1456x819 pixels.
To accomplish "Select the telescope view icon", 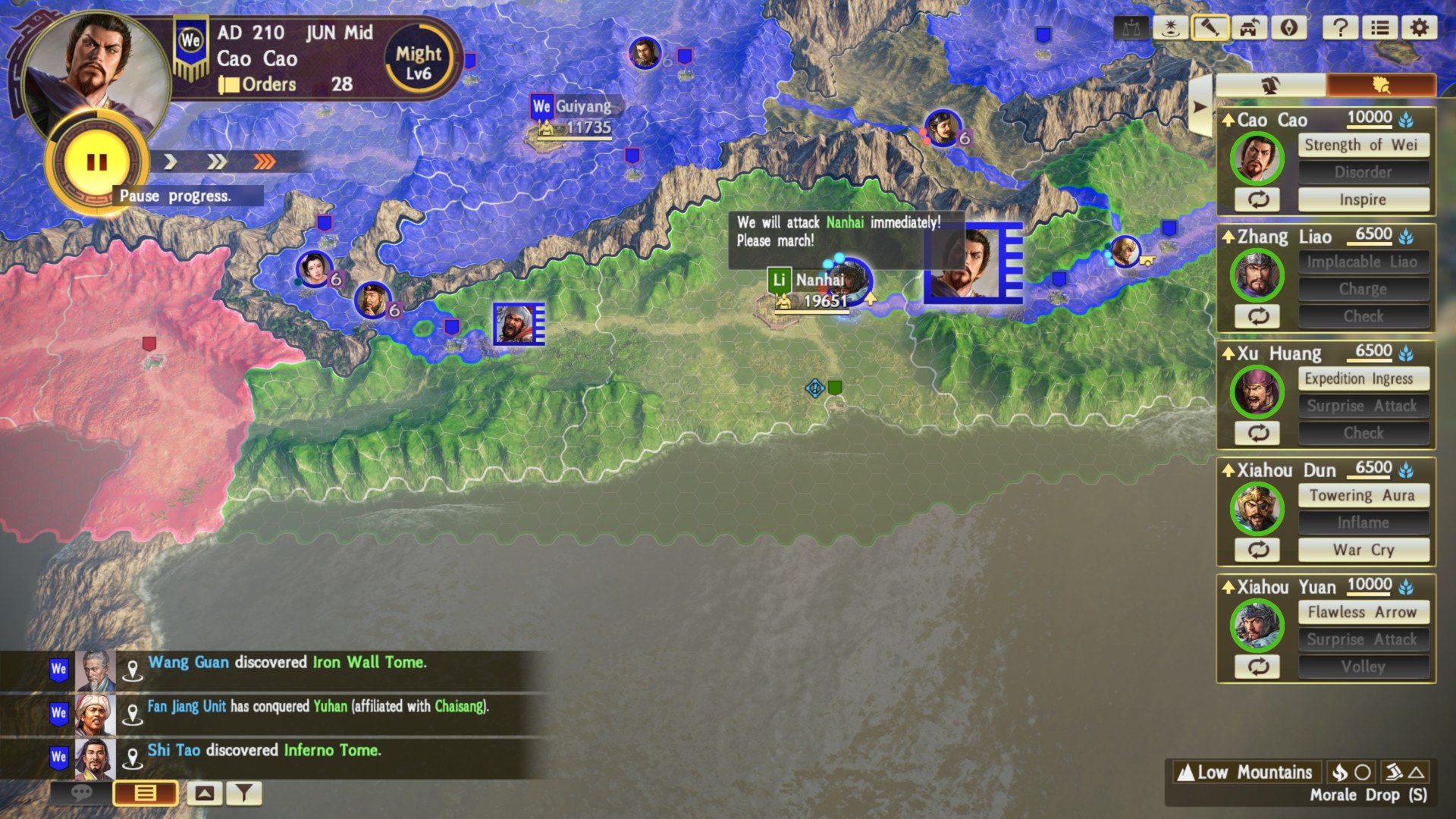I will 1210,28.
